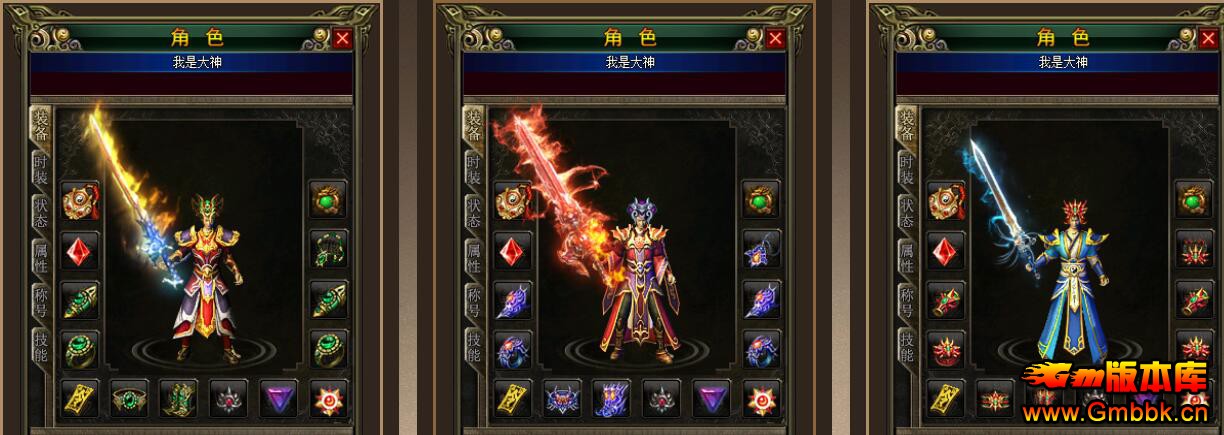Select 称号 tab in the golden-armored warrior panel
The width and height of the screenshot is (1224, 435).
41,300
